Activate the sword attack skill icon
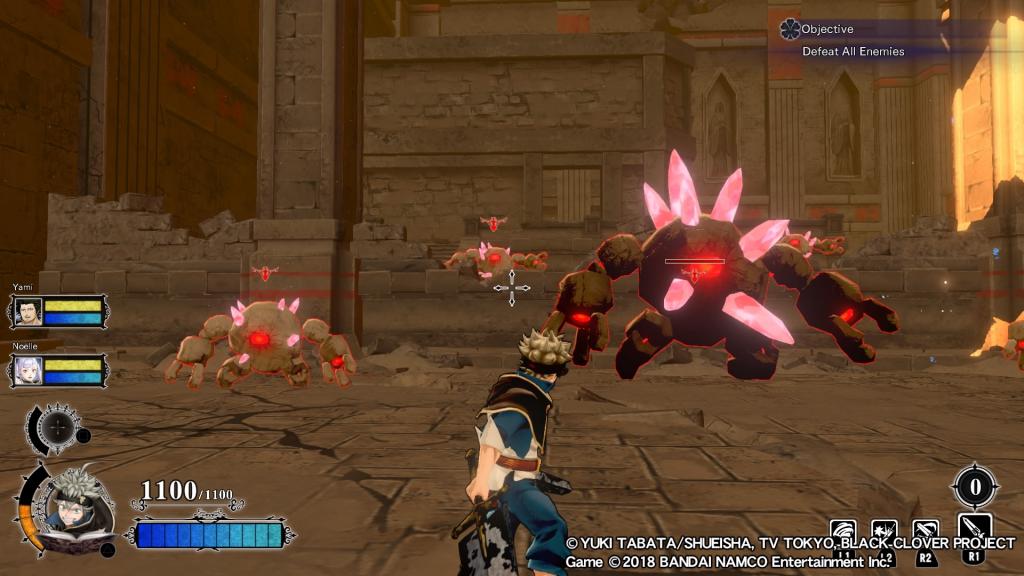1024x576 pixels. 974,528
